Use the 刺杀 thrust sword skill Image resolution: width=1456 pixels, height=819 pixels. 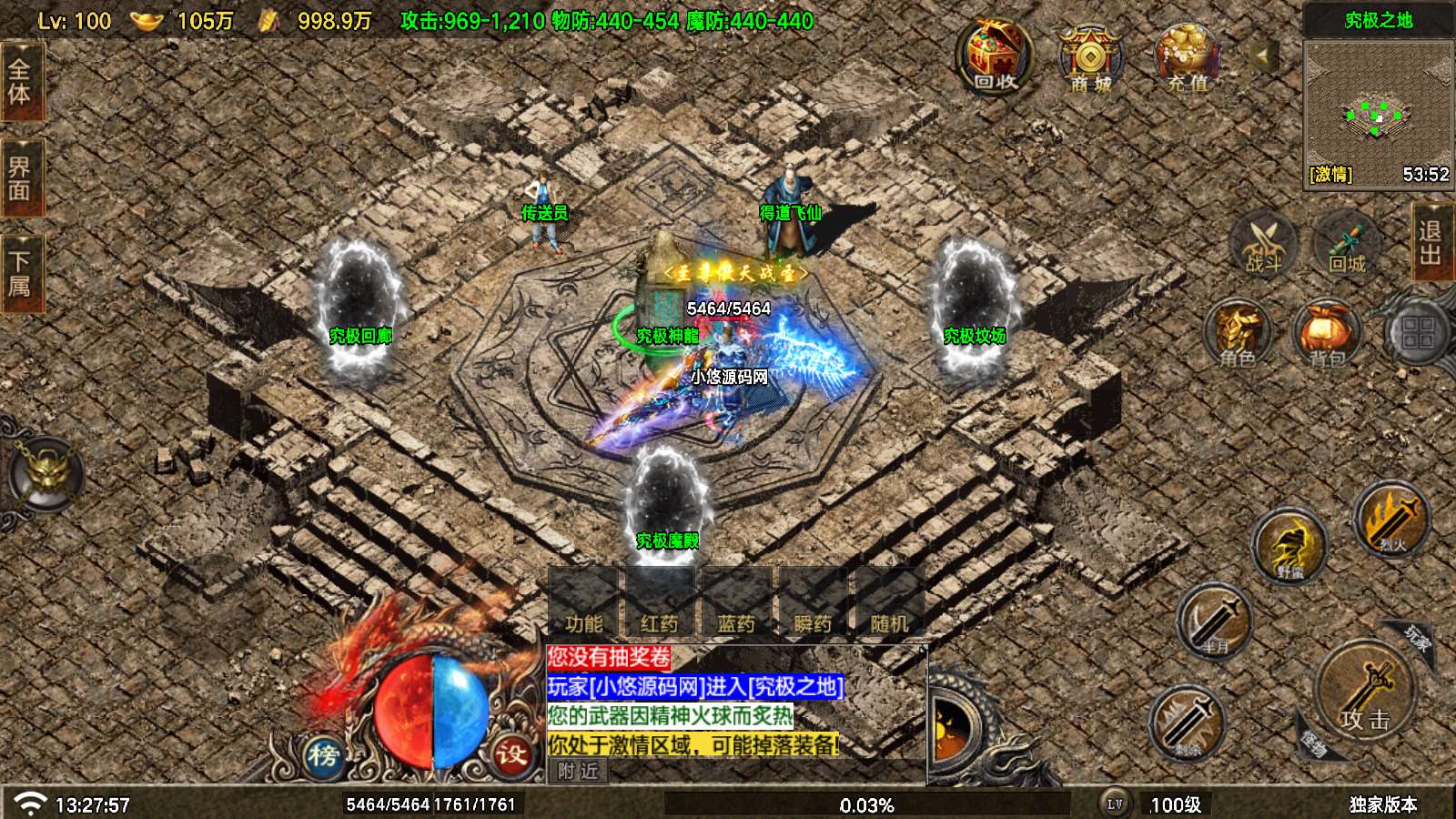click(x=1187, y=721)
